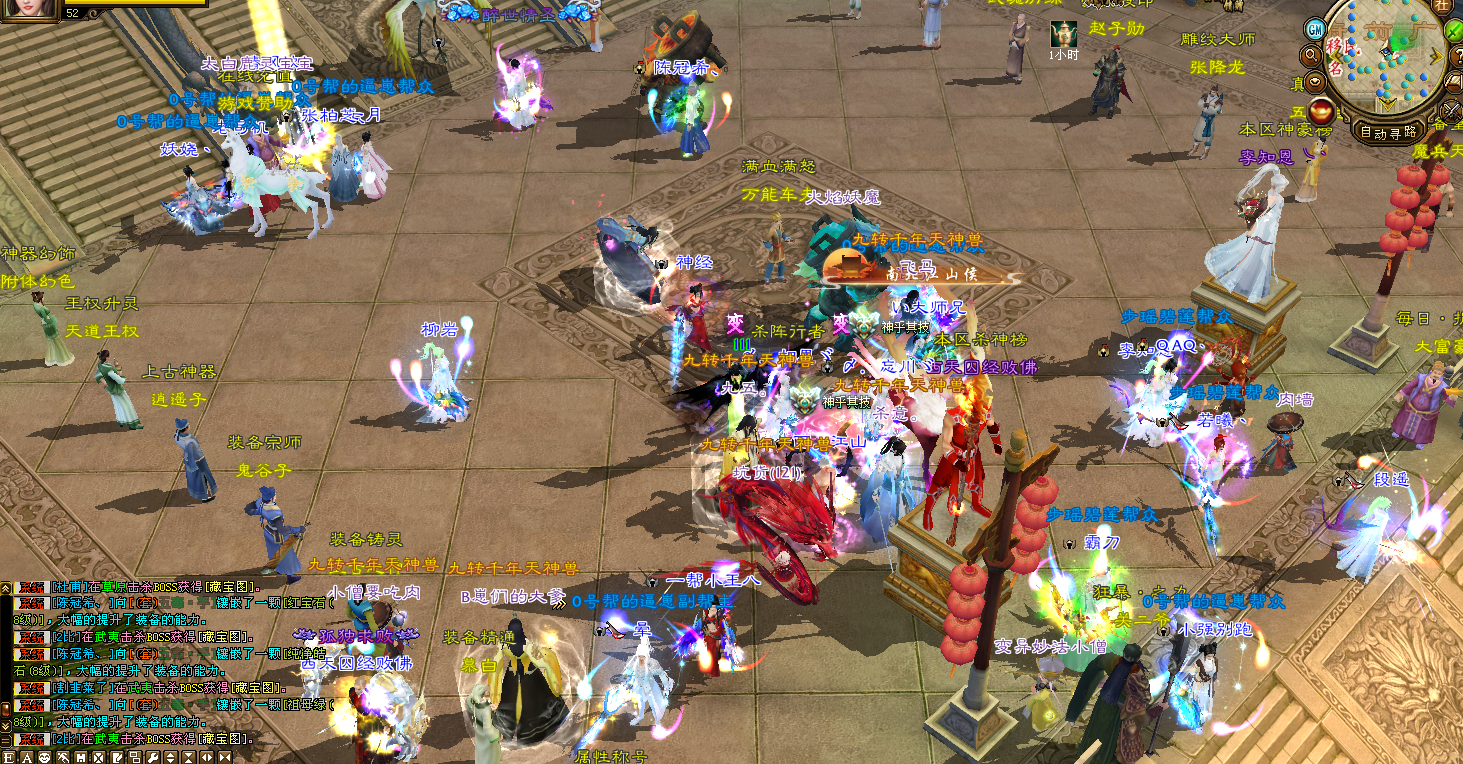The width and height of the screenshot is (1463, 764).
Task: Toggle the green sword button near minimap
Action: click(1454, 31)
